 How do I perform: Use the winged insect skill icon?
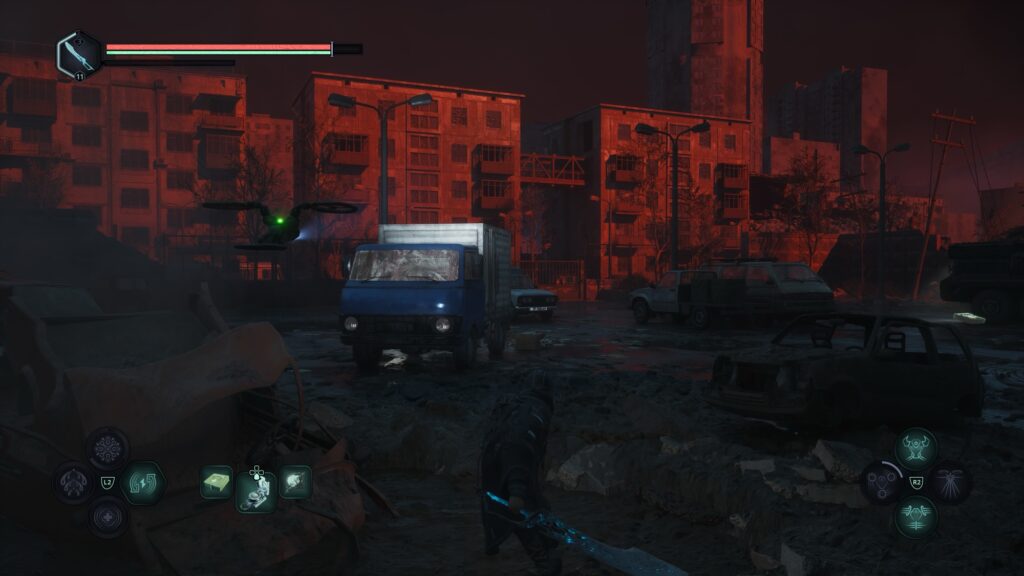click(x=950, y=482)
